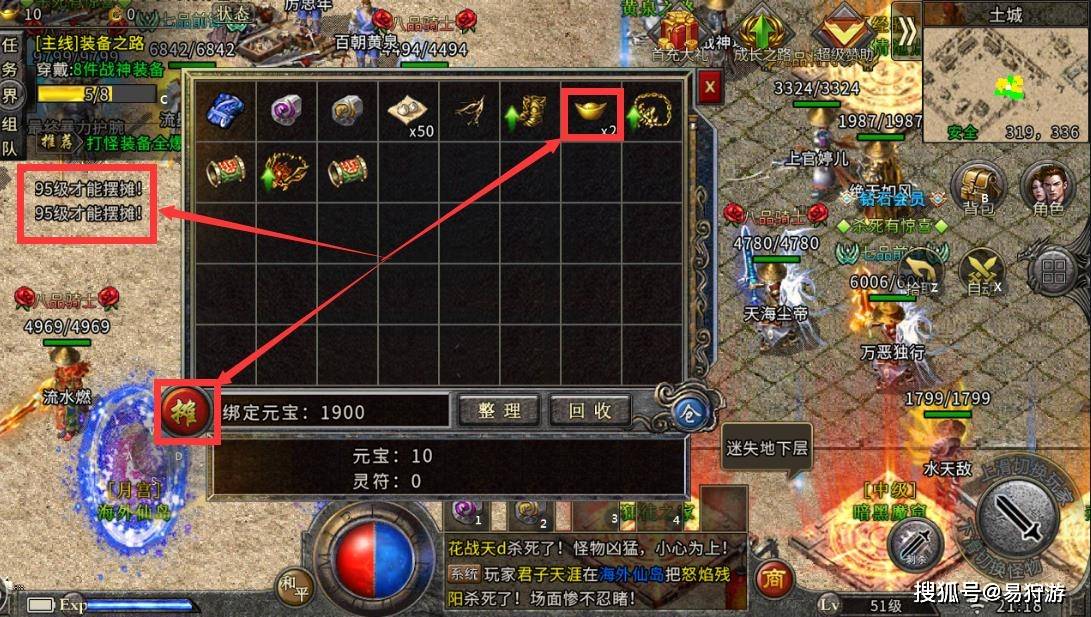Open the 成长之路 growth path icon
The height and width of the screenshot is (617, 1091).
coord(763,35)
